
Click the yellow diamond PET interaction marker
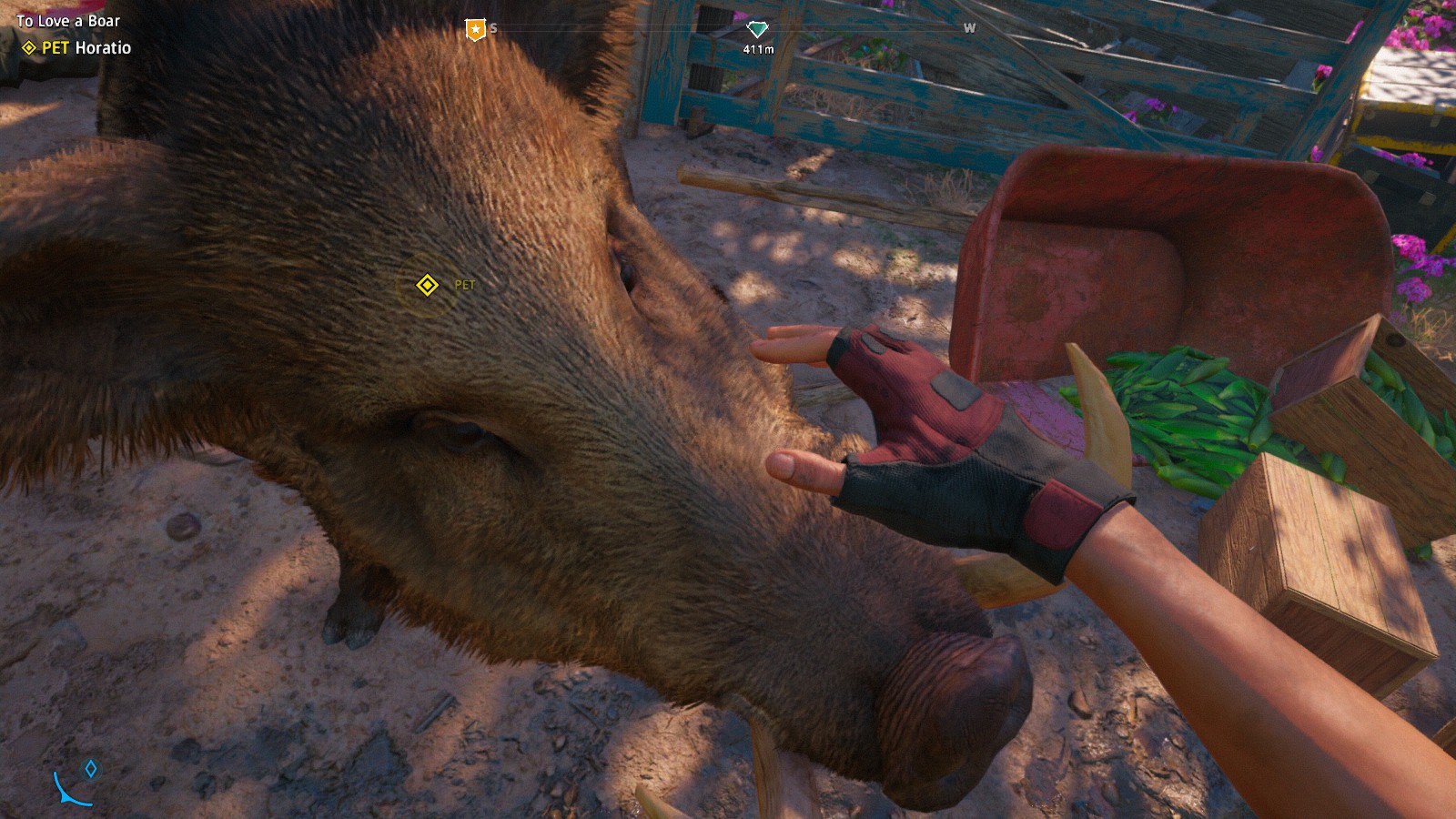pos(427,286)
